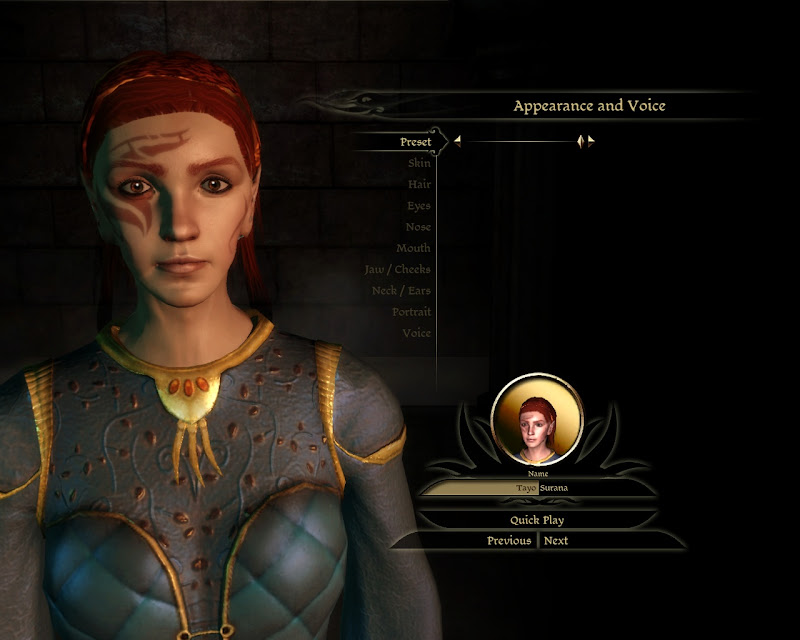Open the Hair options

(x=419, y=184)
